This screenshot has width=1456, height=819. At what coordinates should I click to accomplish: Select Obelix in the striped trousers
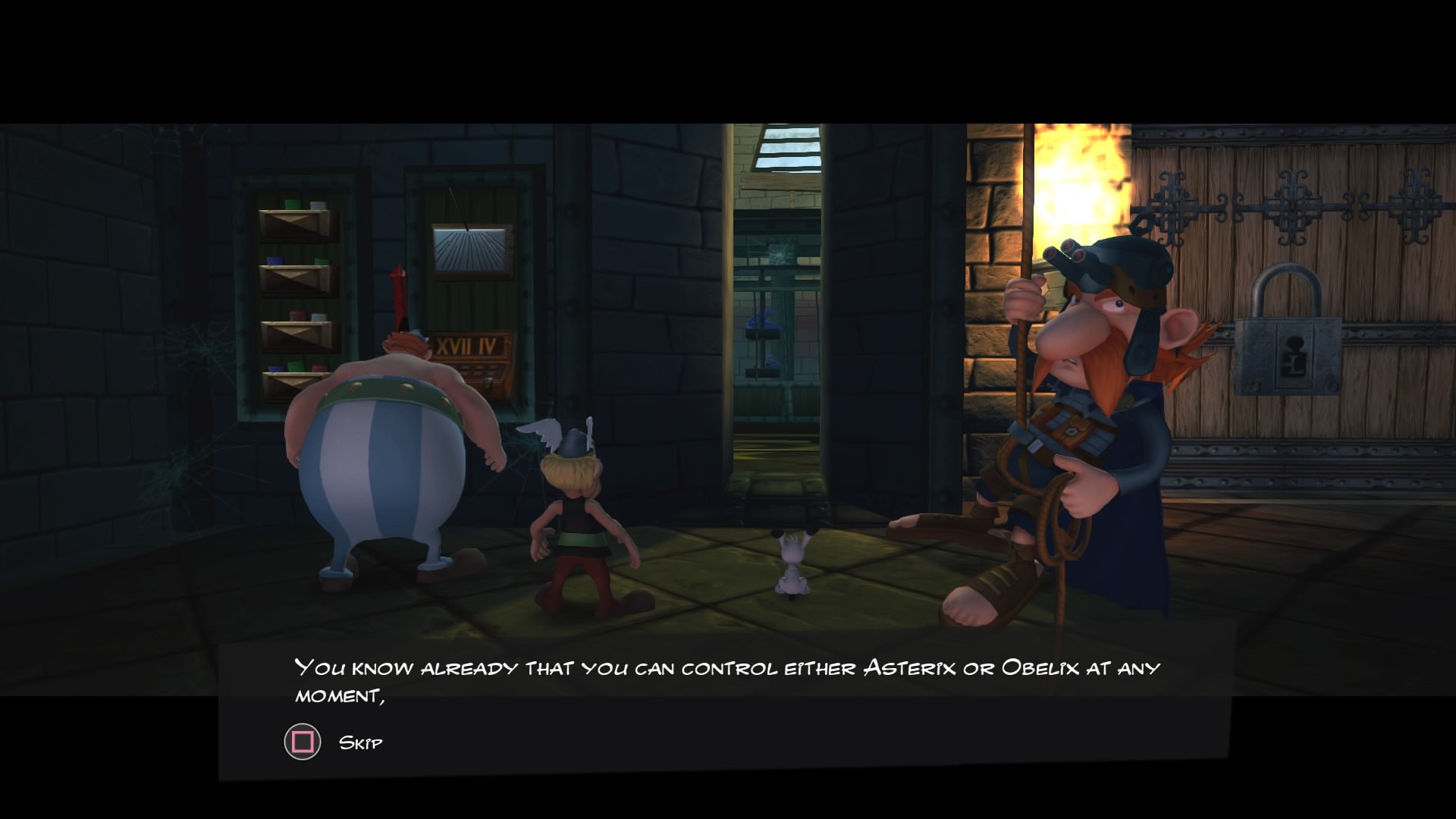[x=387, y=455]
